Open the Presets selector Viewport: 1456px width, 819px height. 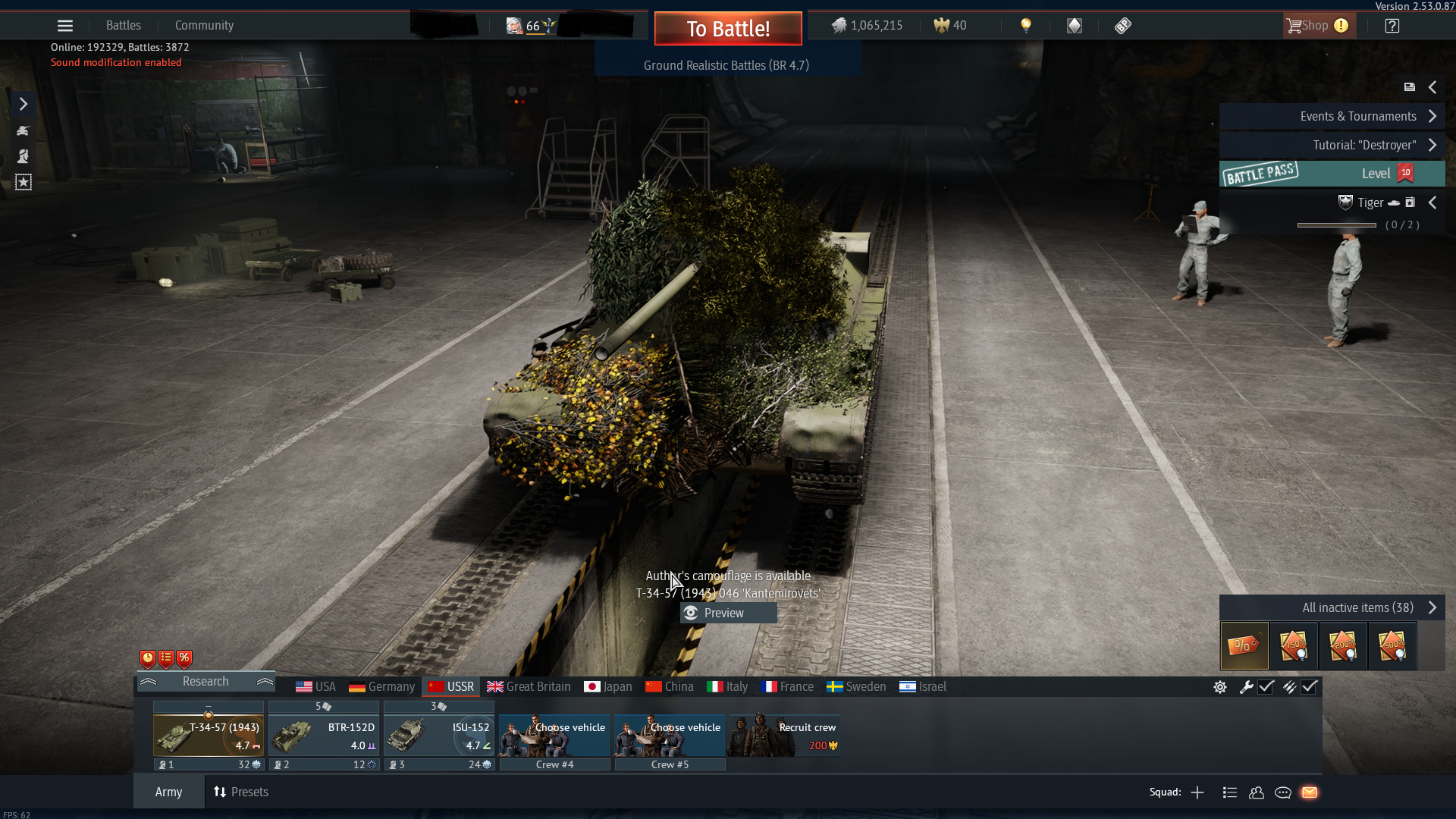(x=241, y=792)
